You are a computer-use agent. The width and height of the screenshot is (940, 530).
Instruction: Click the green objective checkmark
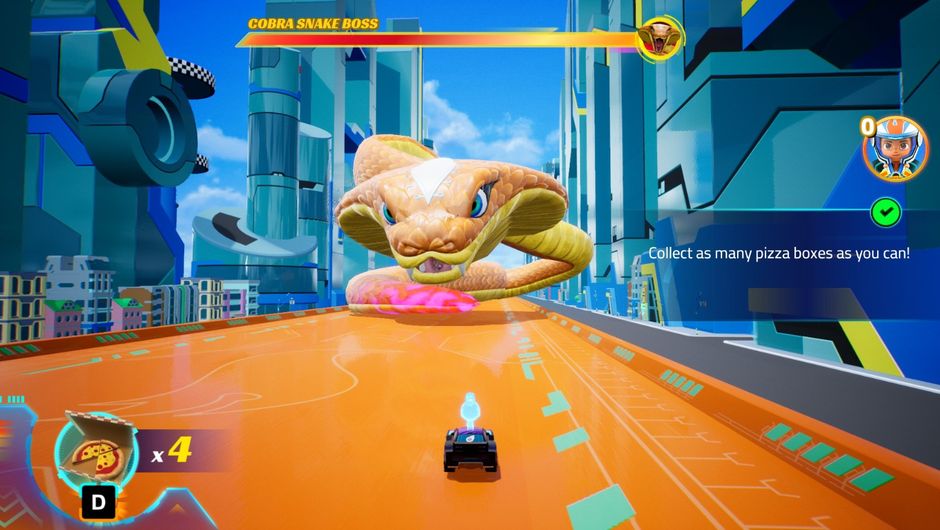click(x=885, y=212)
